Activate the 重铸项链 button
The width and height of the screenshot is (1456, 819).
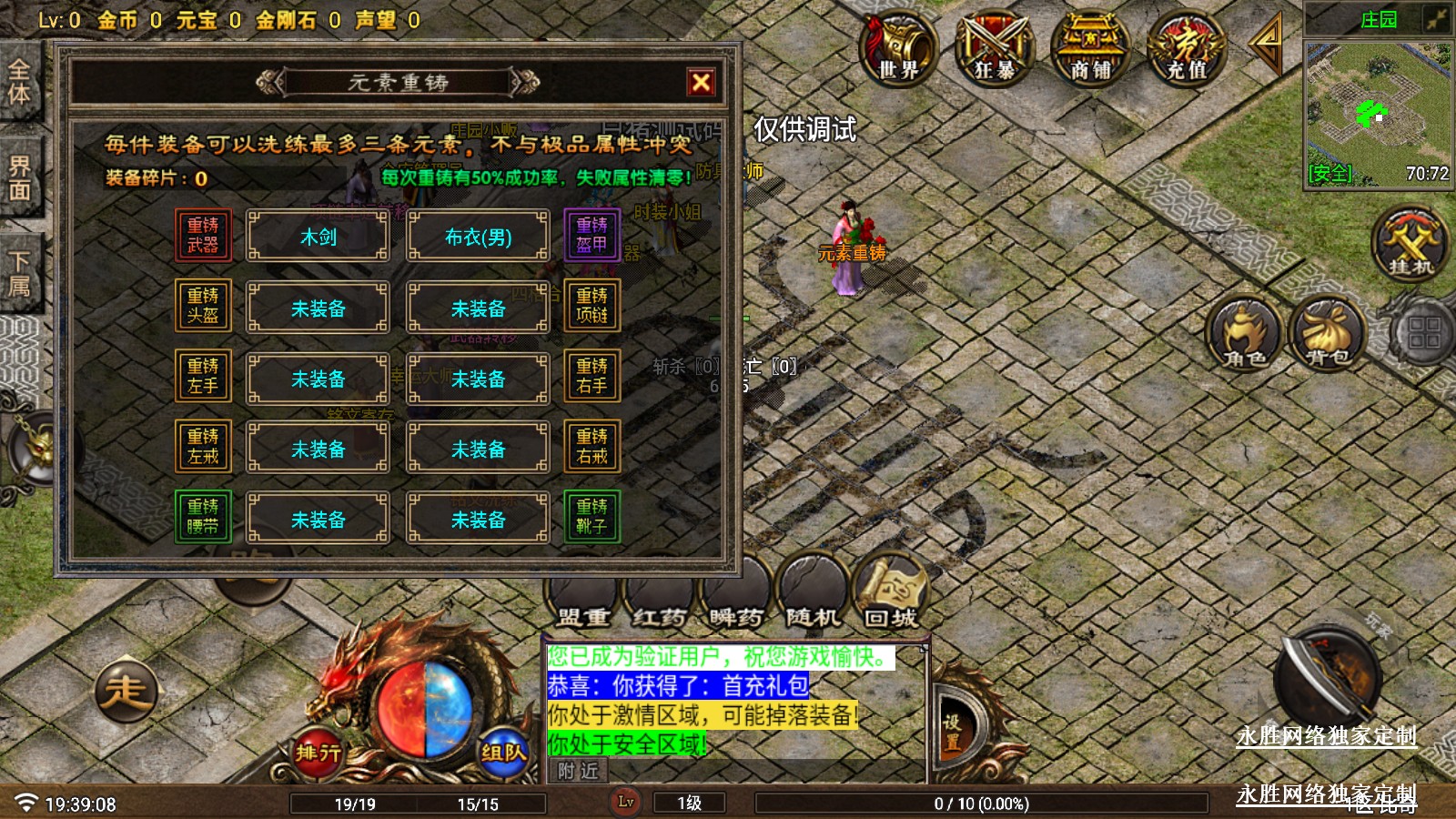[x=591, y=305]
